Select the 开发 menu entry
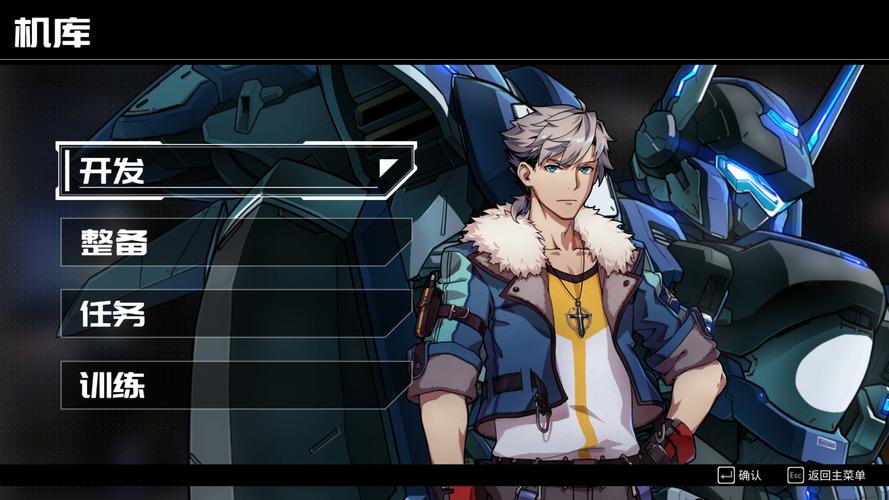Screen dimensions: 889x500 point(236,170)
